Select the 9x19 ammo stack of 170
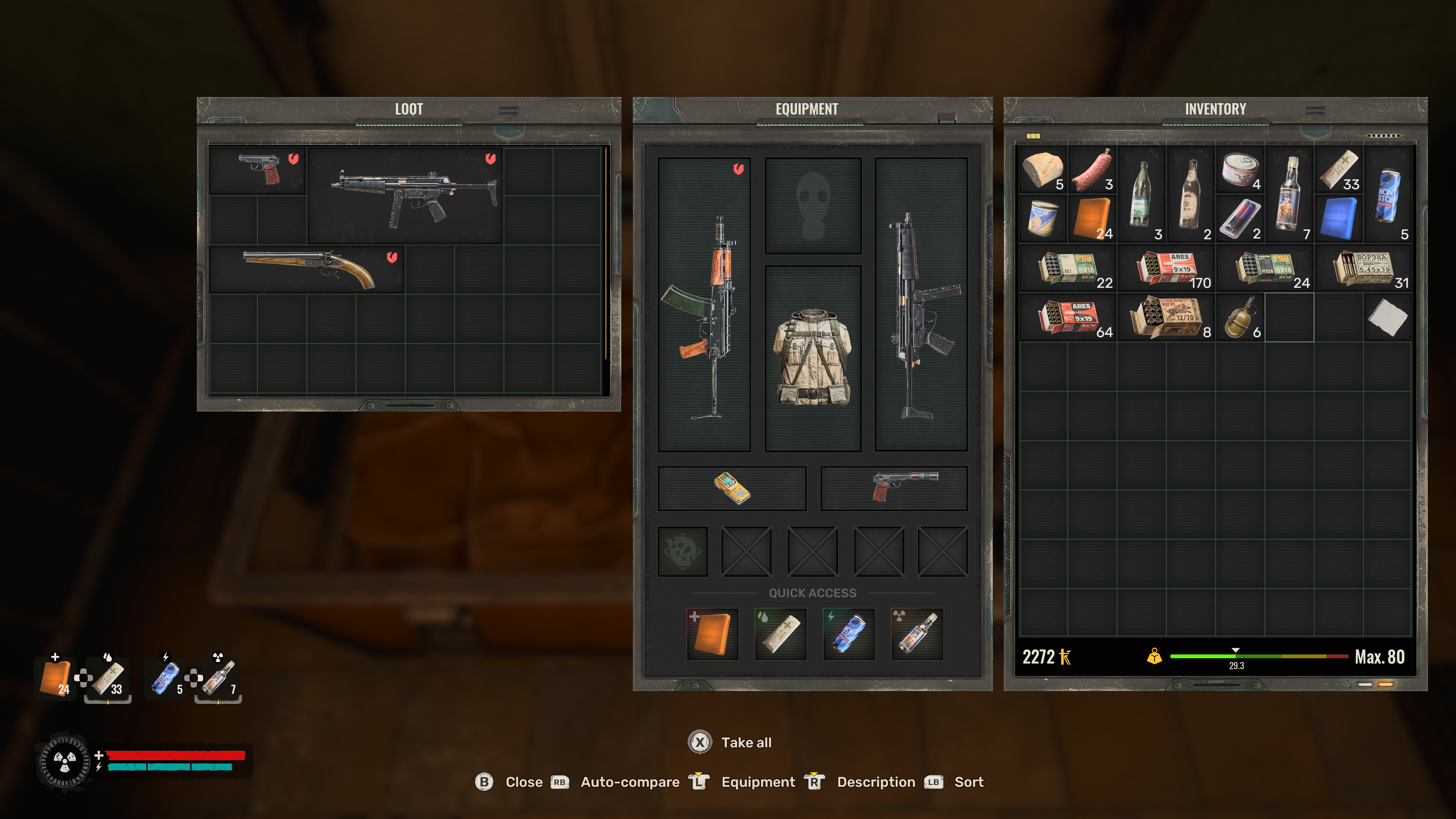This screenshot has width=1456, height=819. coord(1166,268)
